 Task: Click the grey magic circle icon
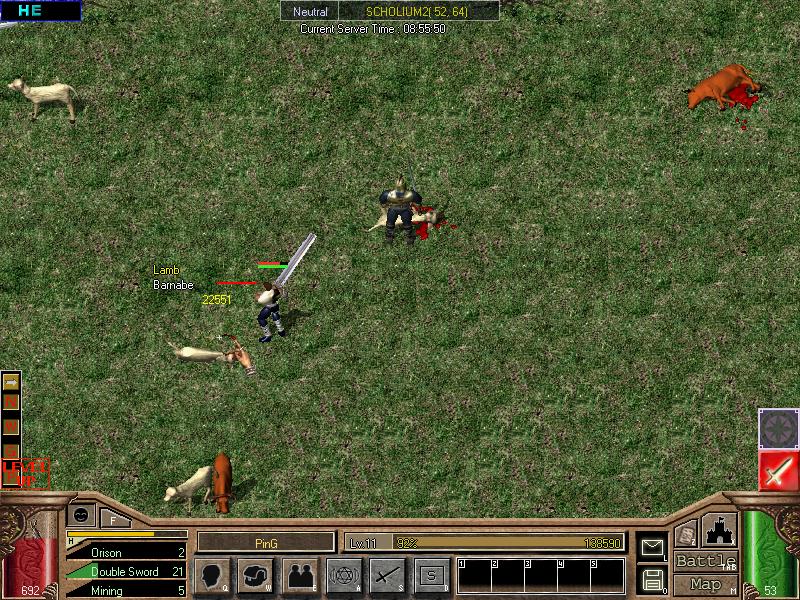[778, 428]
